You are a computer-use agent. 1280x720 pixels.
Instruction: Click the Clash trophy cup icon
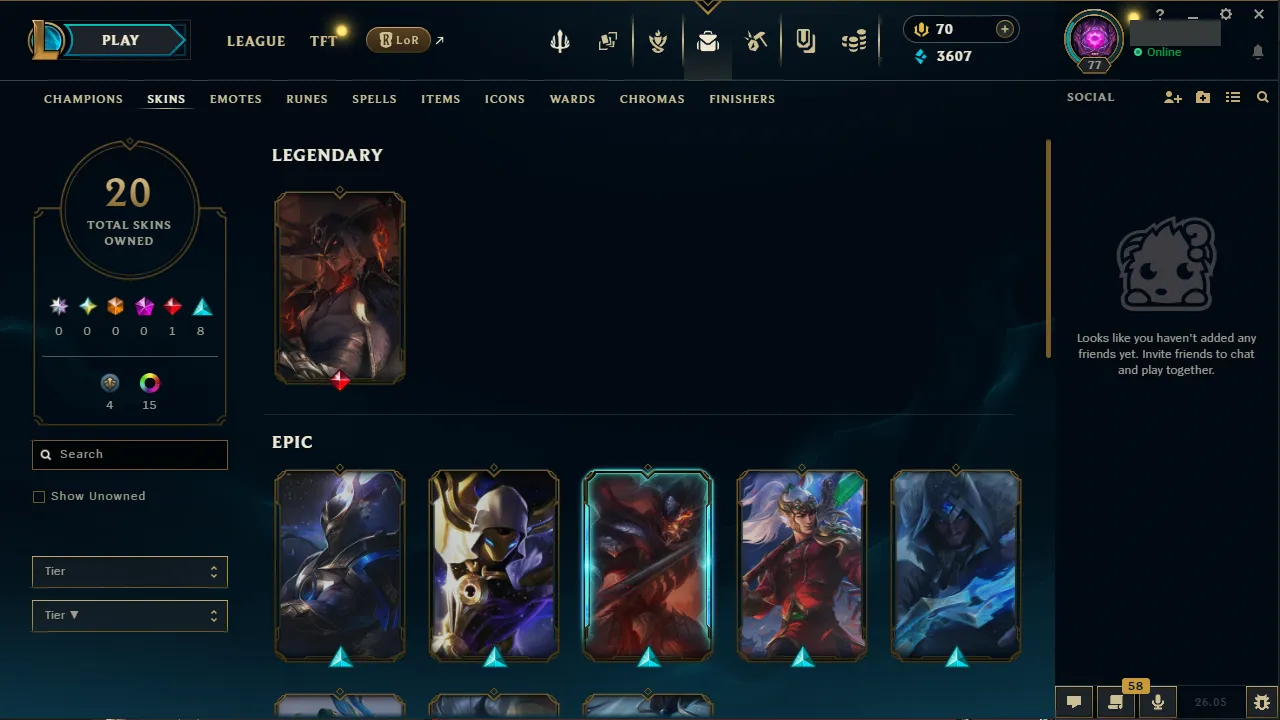658,42
